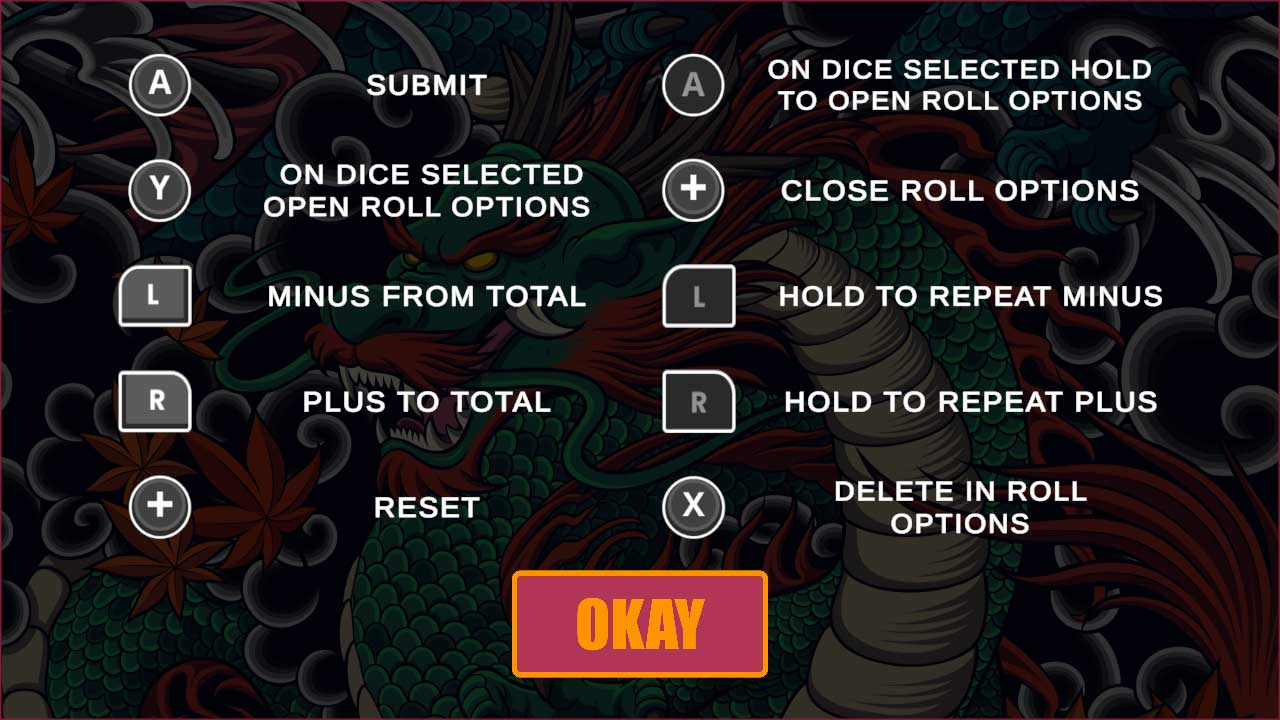This screenshot has width=1280, height=720.
Task: Click the plus icon beside CLOSE ROLL OPTIONS
Action: pos(694,191)
